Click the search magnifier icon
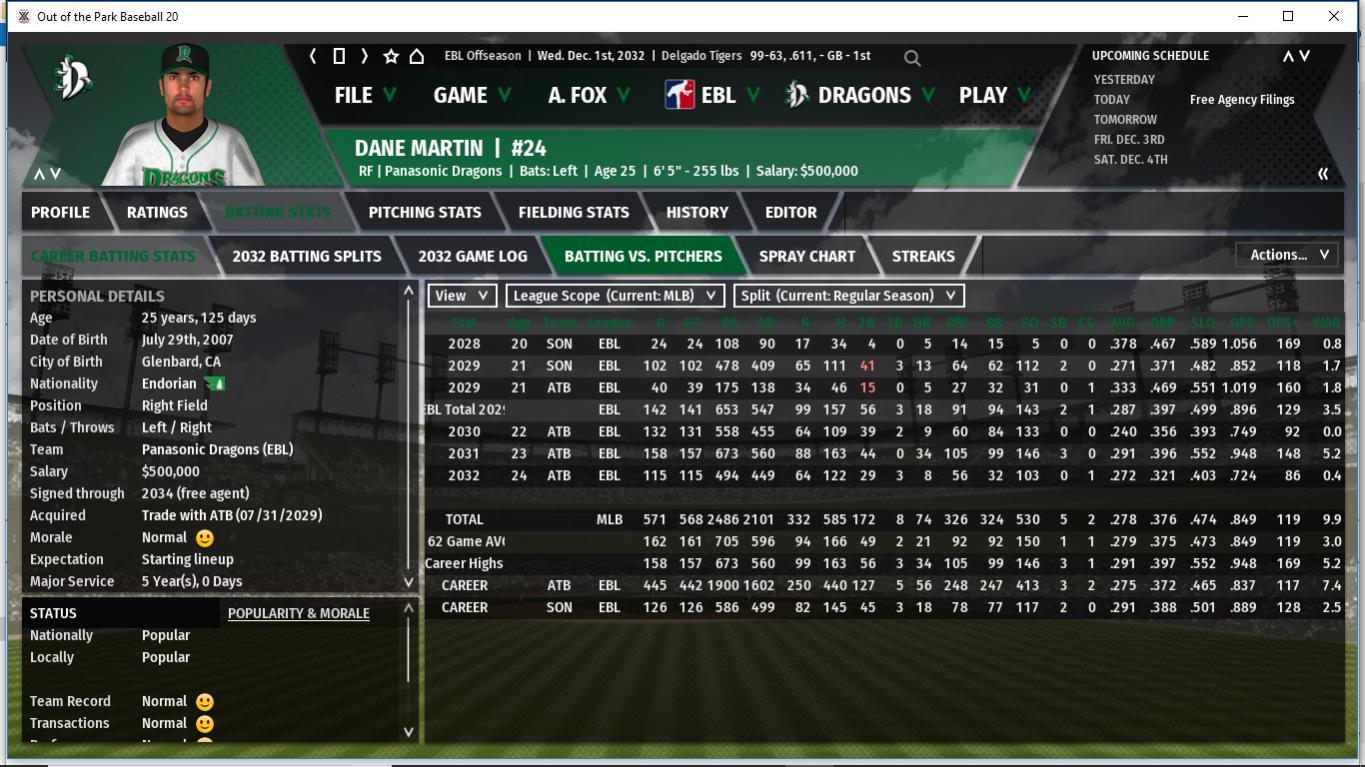The height and width of the screenshot is (767, 1365). [x=912, y=58]
